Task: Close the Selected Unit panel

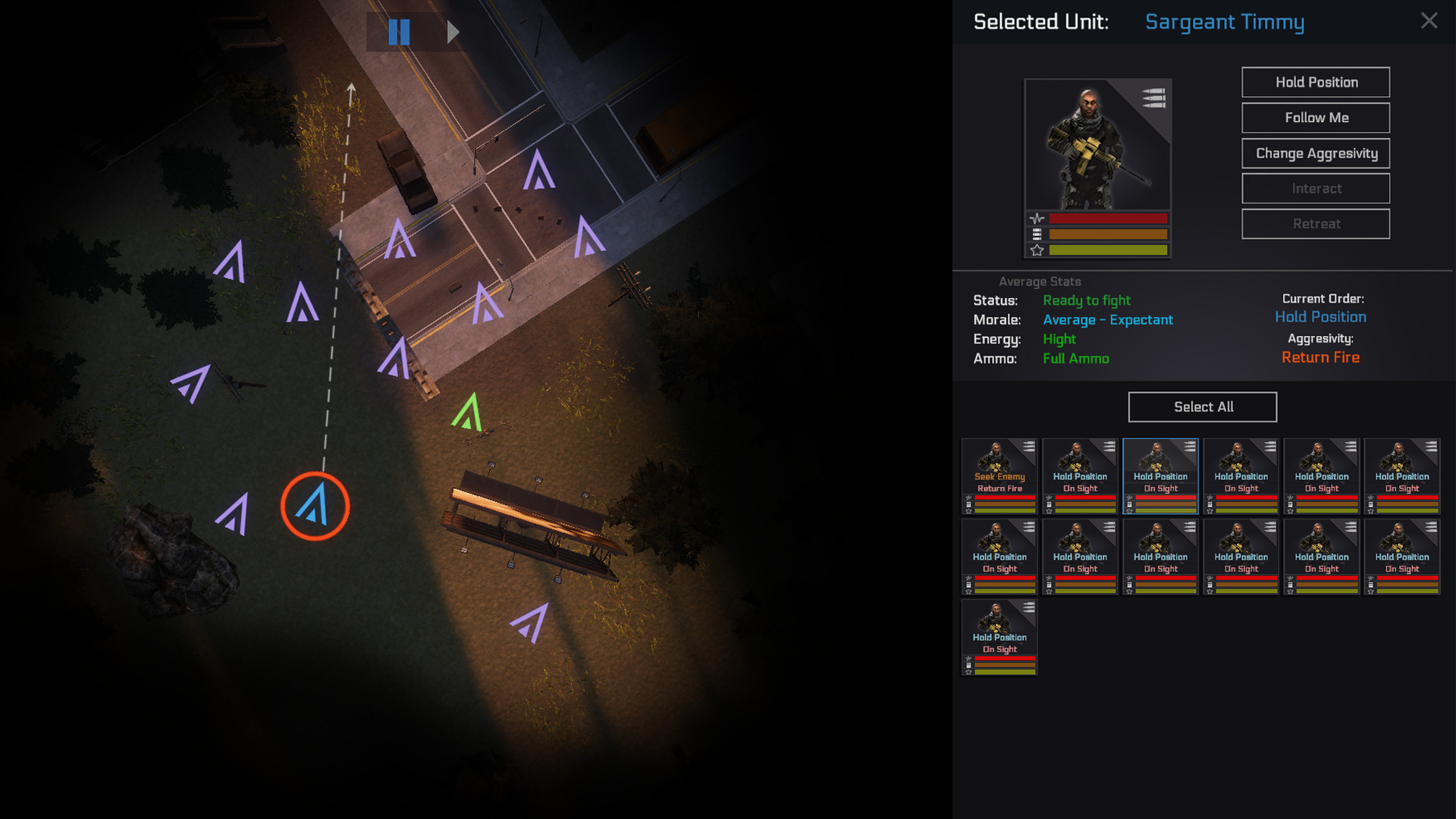Action: pos(1429,21)
